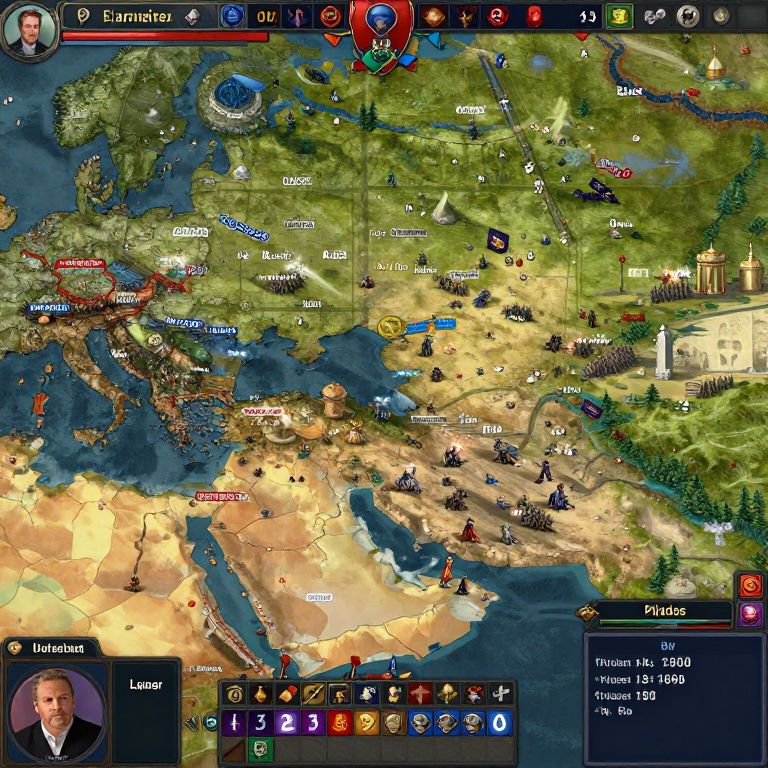Click the orange swirl button on the right edge
This screenshot has width=768, height=768.
coord(750,587)
